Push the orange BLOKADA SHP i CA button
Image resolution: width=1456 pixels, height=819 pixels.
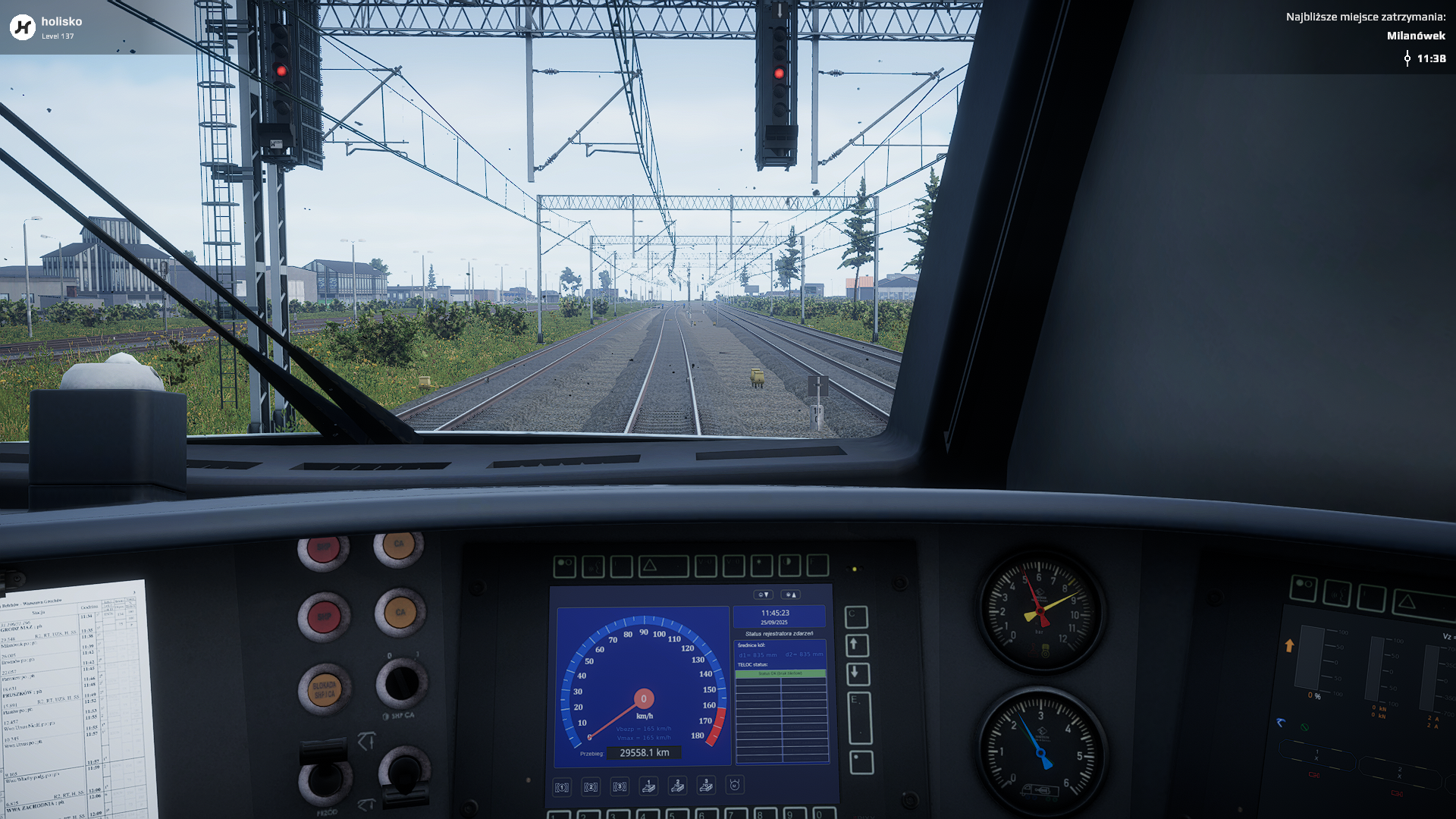point(324,689)
